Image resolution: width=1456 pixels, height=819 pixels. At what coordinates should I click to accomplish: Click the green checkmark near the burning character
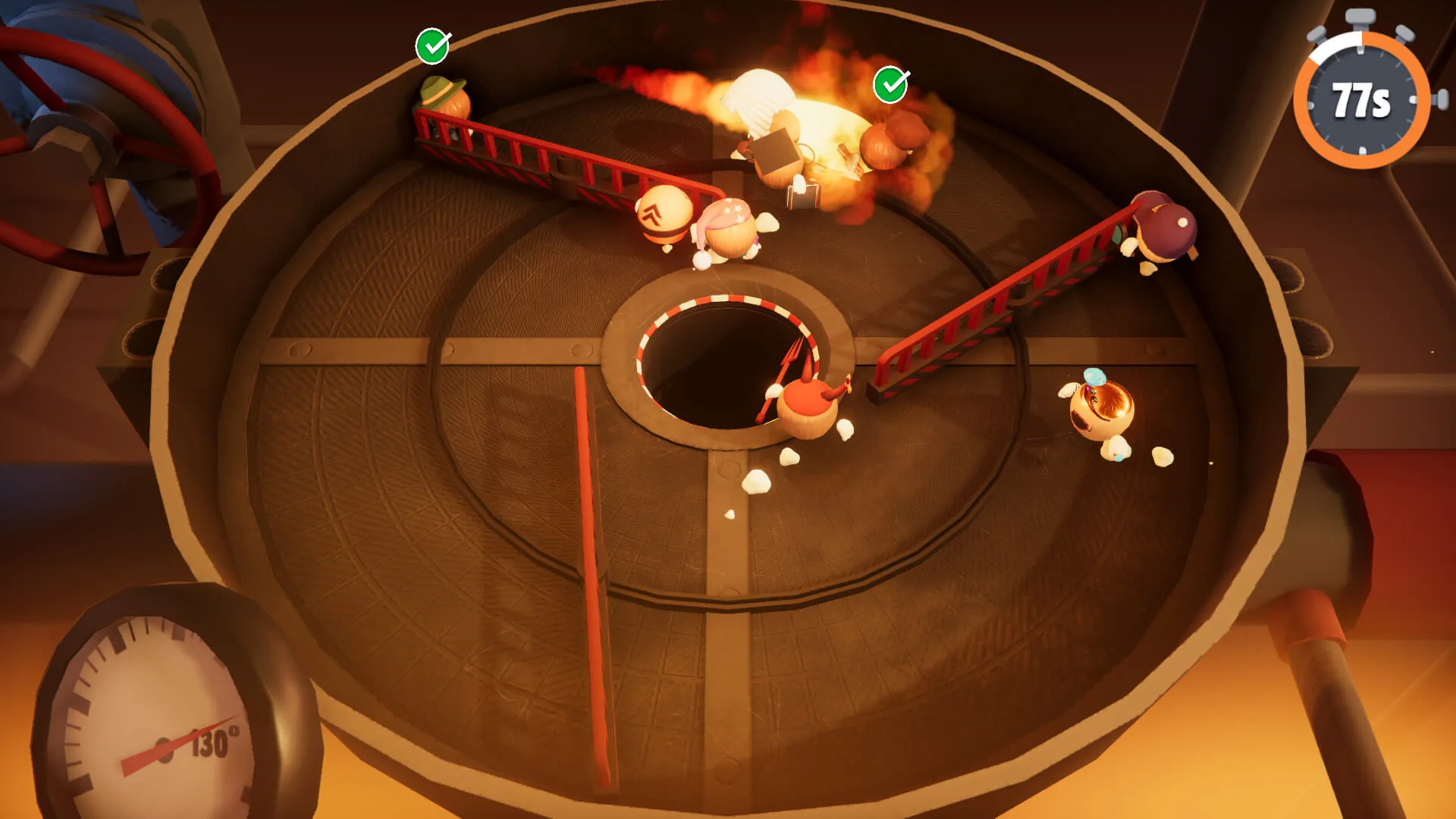892,86
